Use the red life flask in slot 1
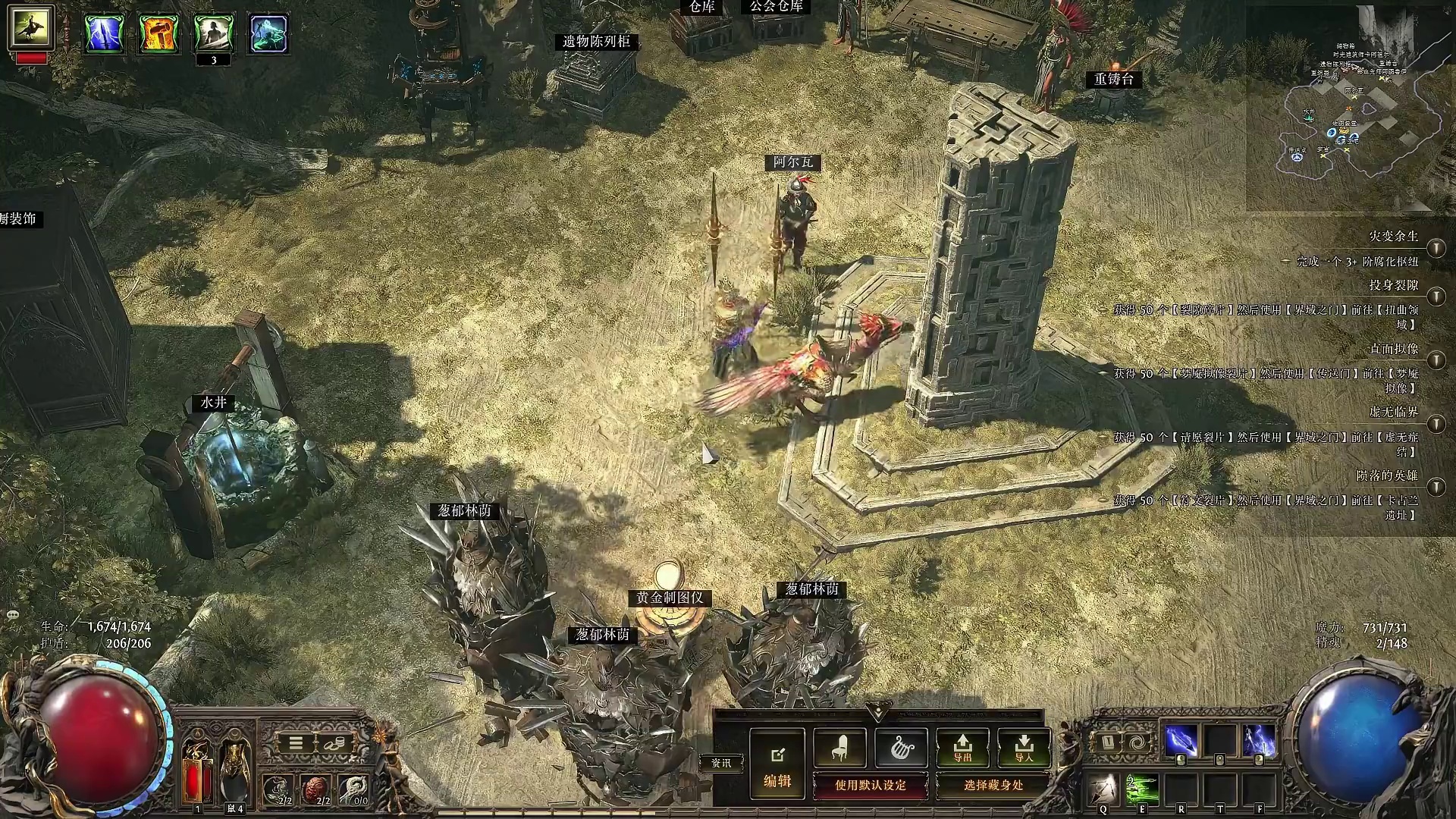 198,772
